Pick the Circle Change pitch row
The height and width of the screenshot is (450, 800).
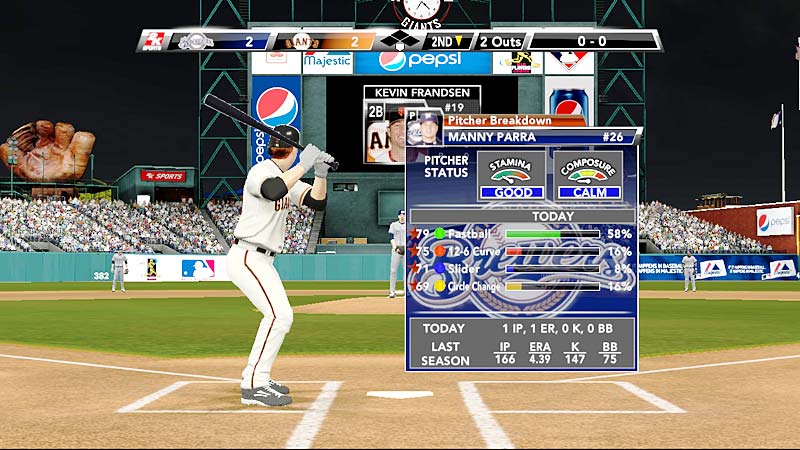click(x=521, y=286)
